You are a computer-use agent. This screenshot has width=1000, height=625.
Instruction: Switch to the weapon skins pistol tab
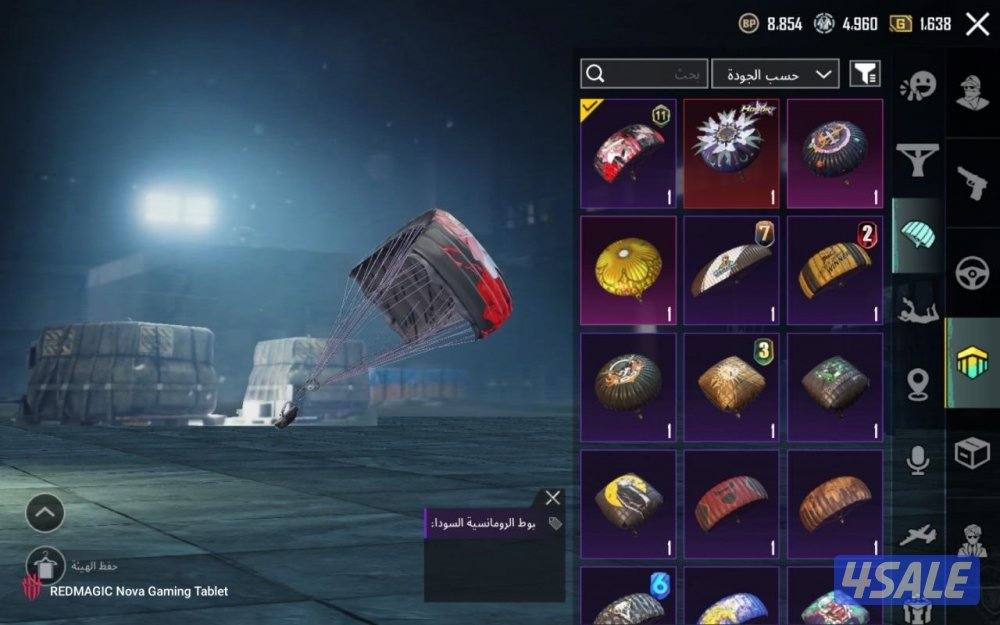[972, 183]
